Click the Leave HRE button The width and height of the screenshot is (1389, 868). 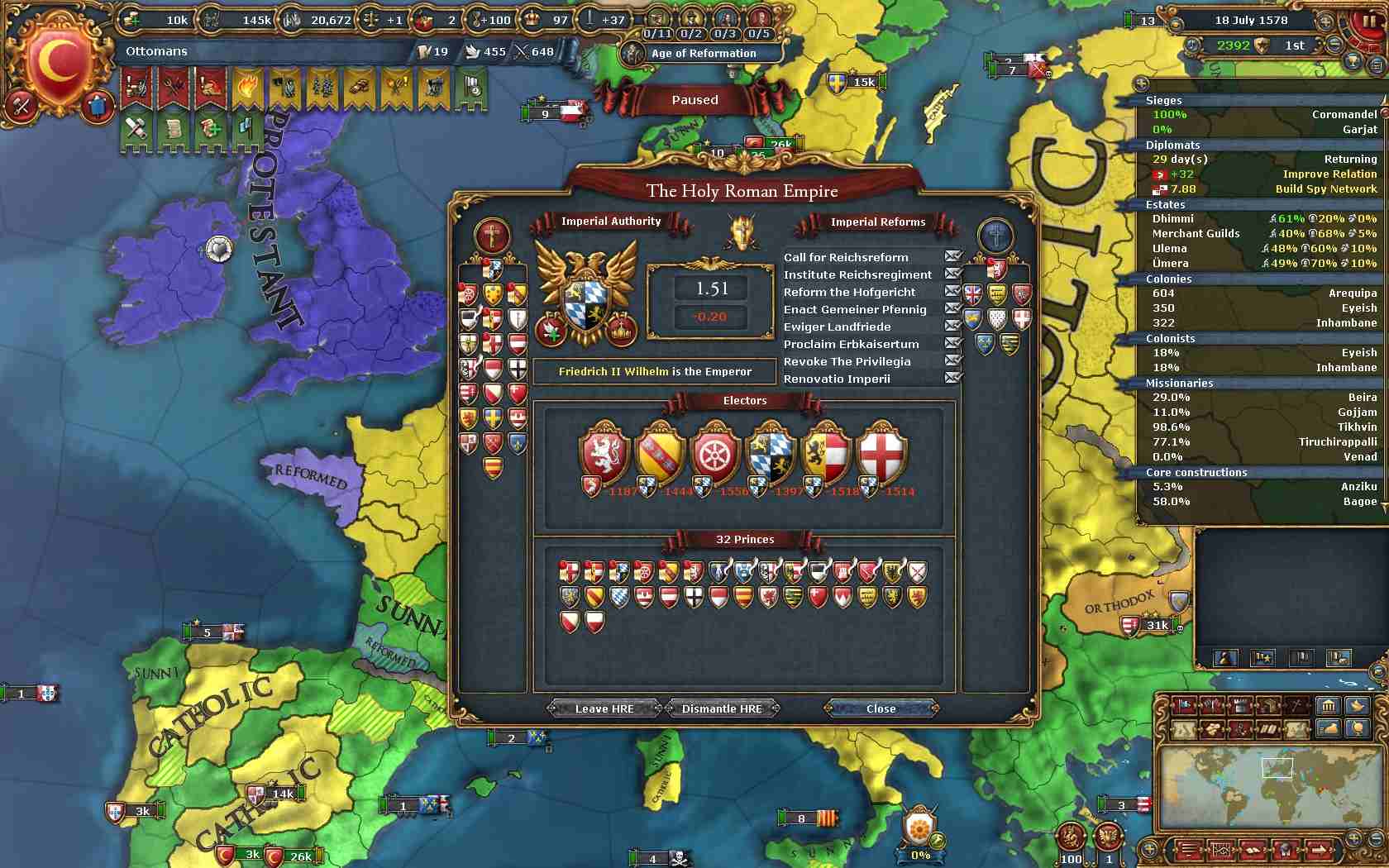[x=604, y=708]
